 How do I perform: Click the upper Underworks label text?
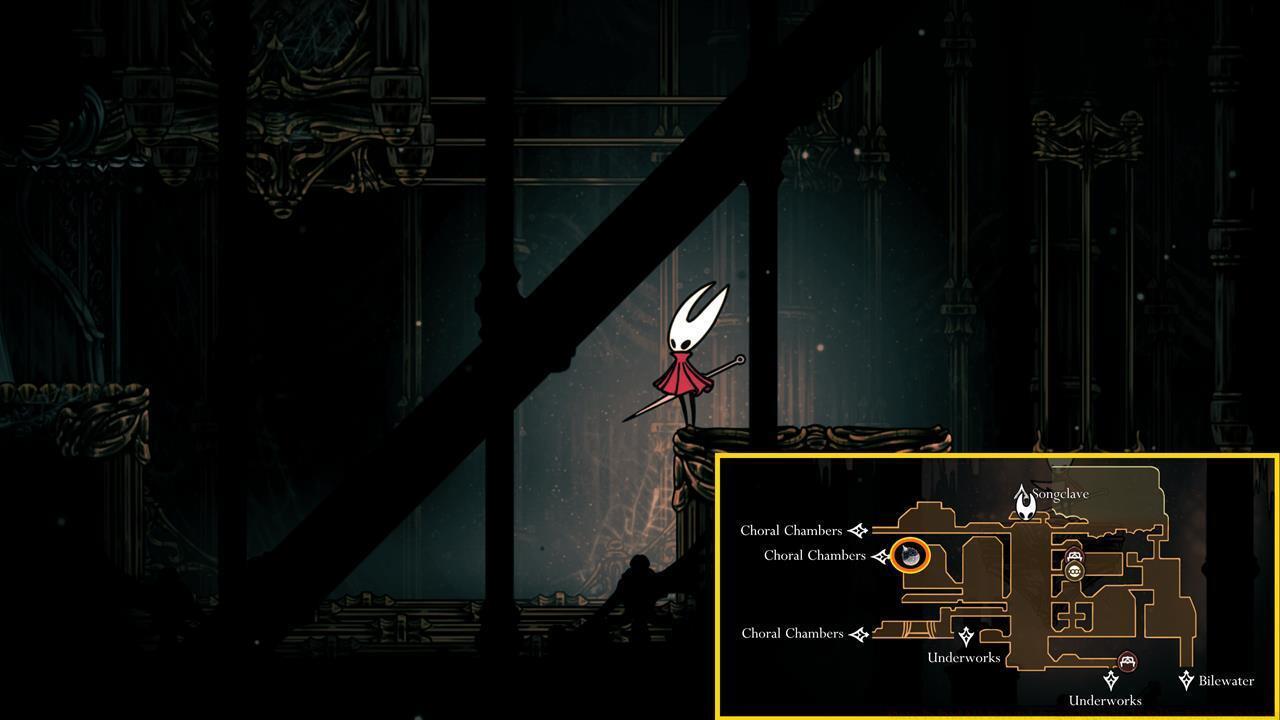964,656
